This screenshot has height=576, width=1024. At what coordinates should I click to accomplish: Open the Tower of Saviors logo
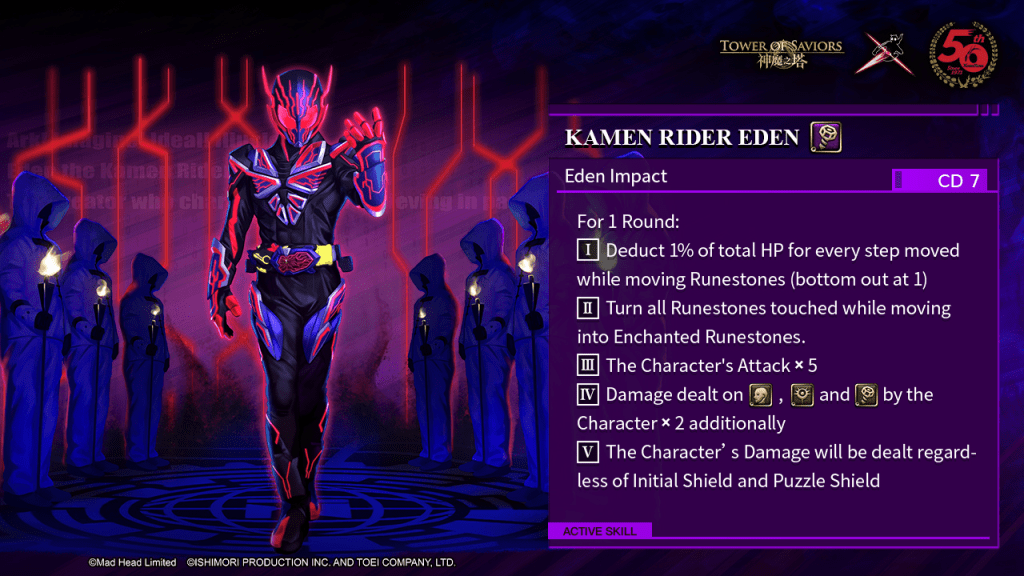(781, 52)
